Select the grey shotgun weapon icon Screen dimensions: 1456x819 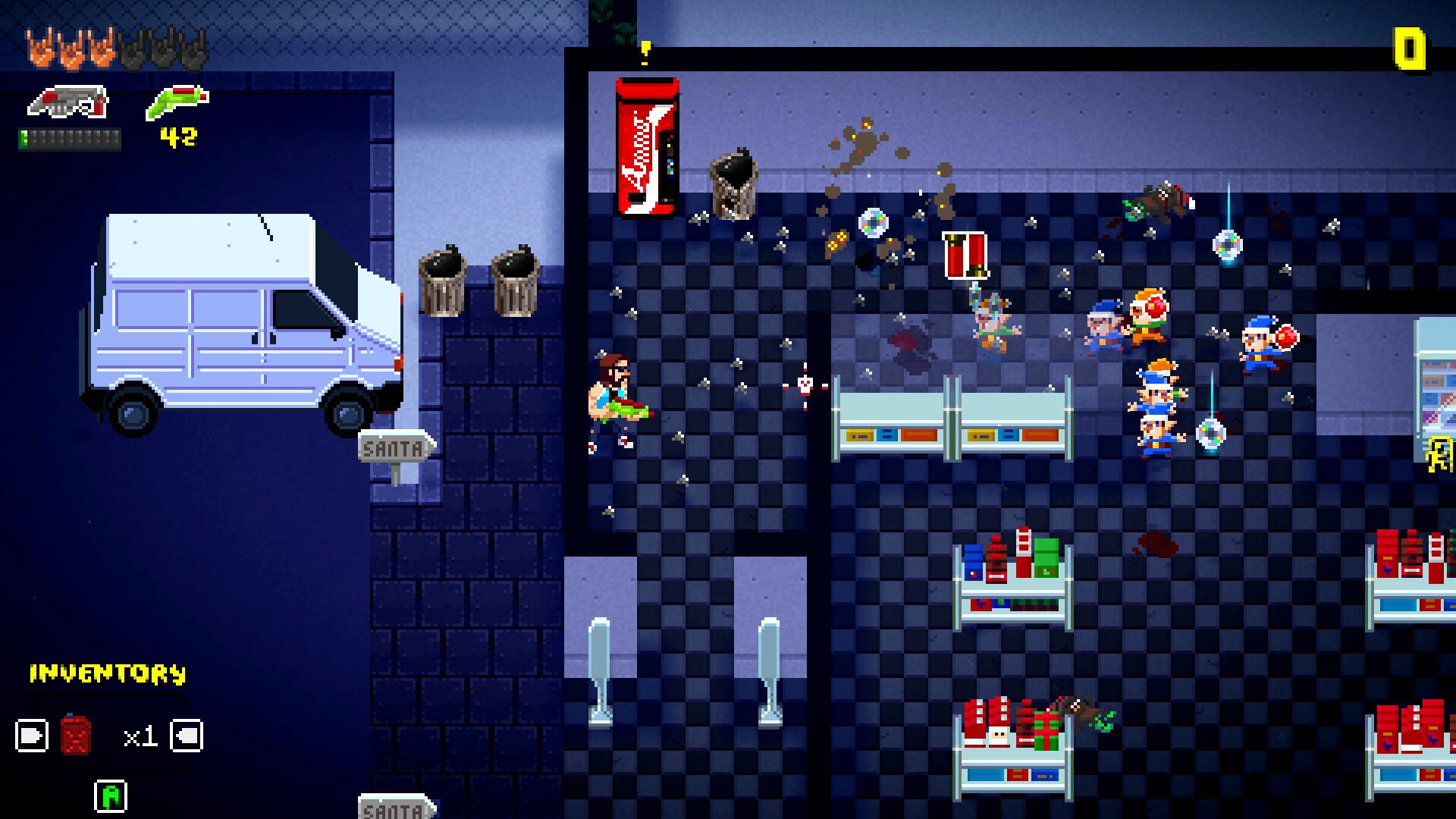pyautogui.click(x=68, y=102)
